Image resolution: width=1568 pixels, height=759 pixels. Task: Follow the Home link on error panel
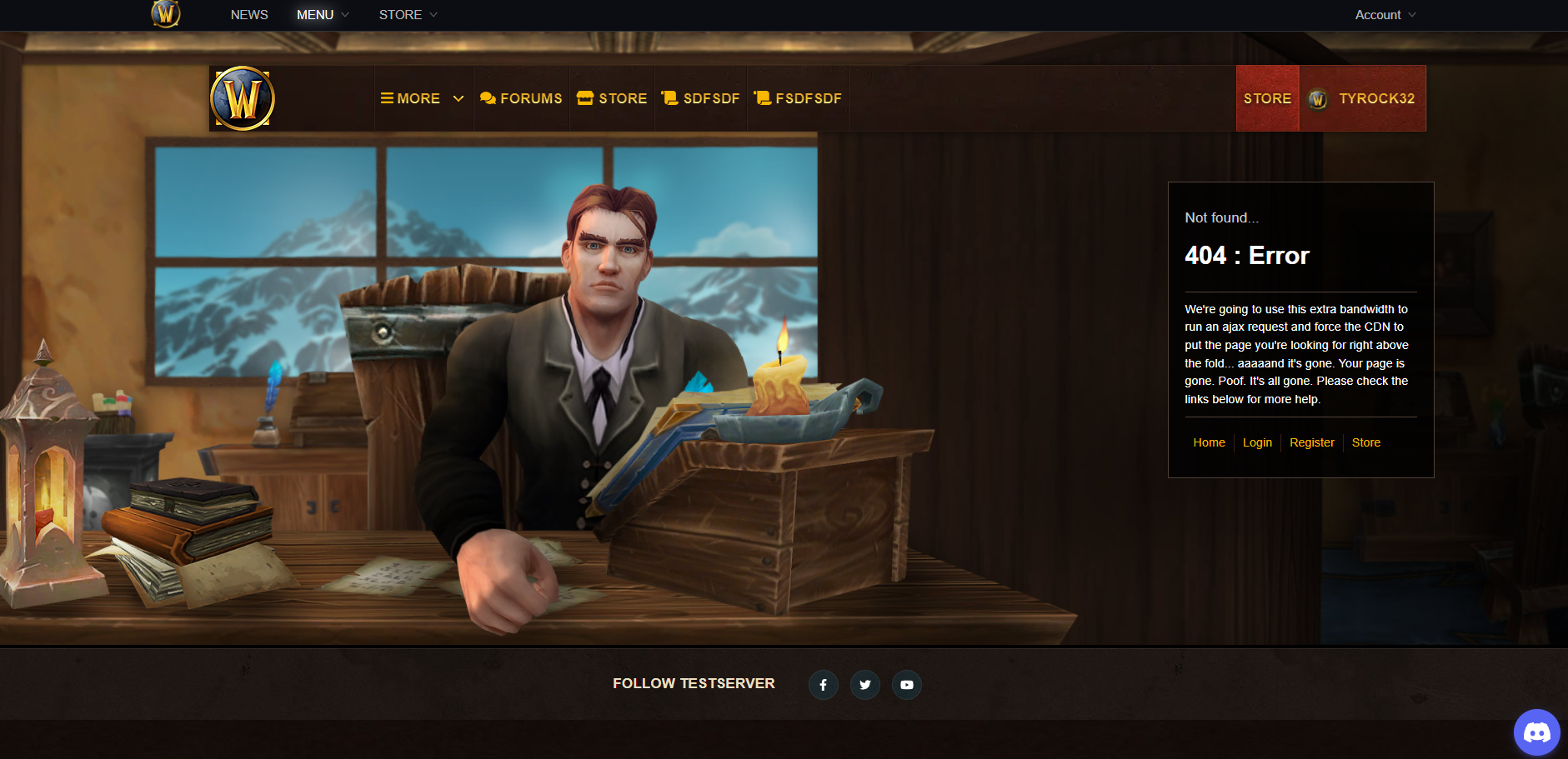coord(1209,442)
